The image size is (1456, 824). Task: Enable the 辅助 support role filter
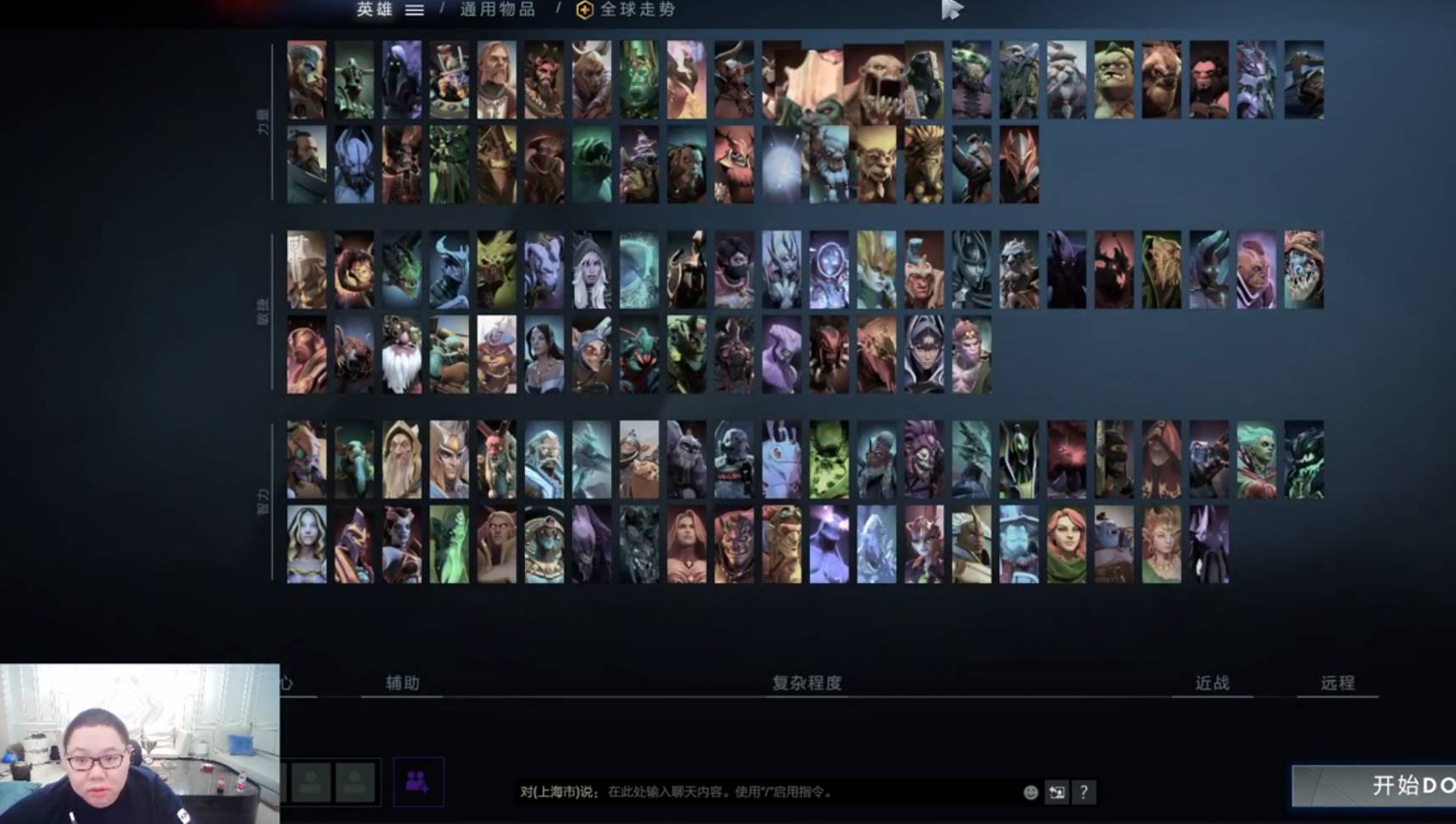pyautogui.click(x=401, y=682)
